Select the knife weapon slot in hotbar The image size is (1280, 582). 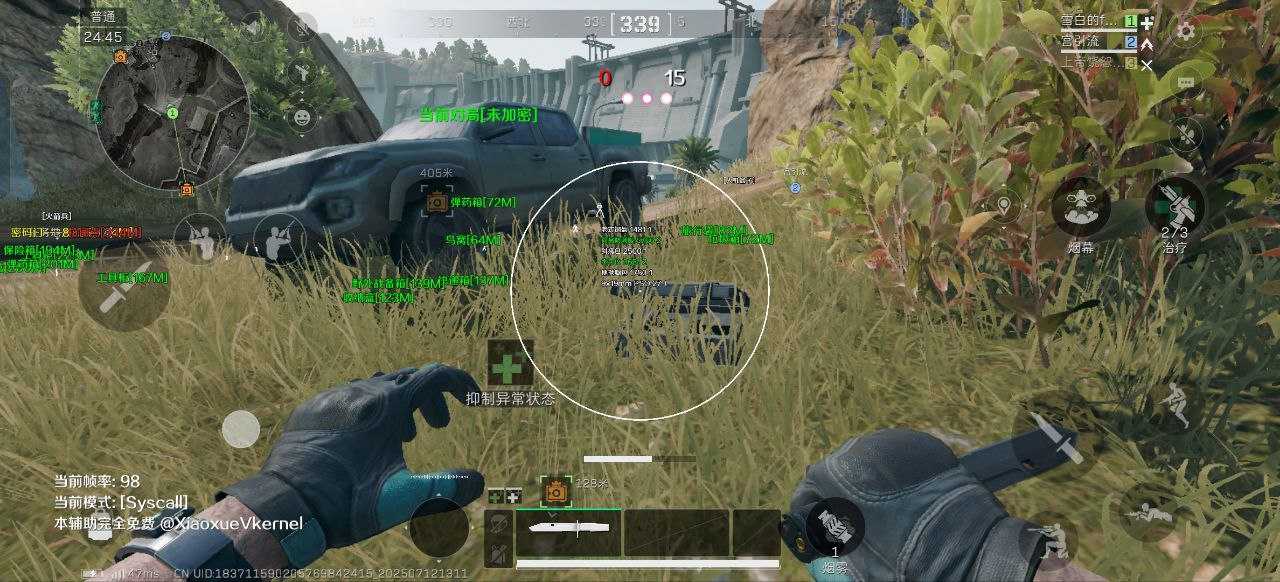coord(568,531)
